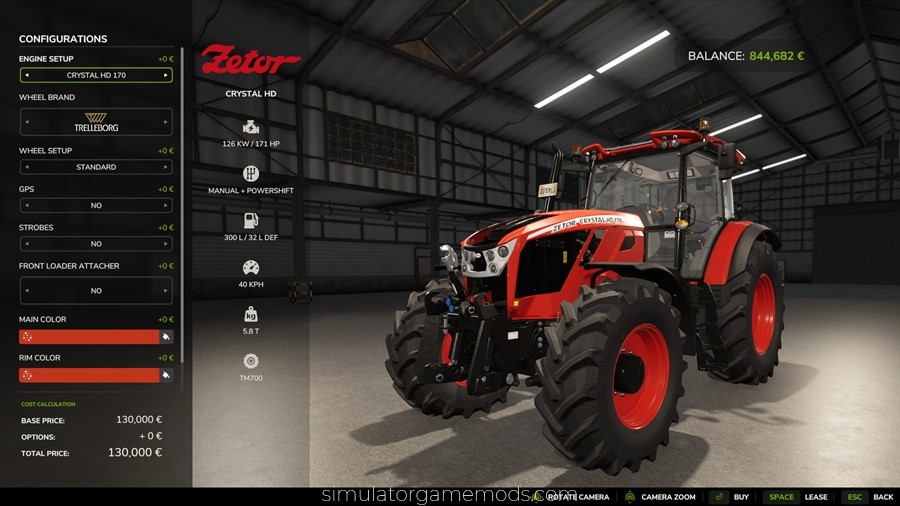Go to previous engine setup option
900x506 pixels.
[26, 75]
